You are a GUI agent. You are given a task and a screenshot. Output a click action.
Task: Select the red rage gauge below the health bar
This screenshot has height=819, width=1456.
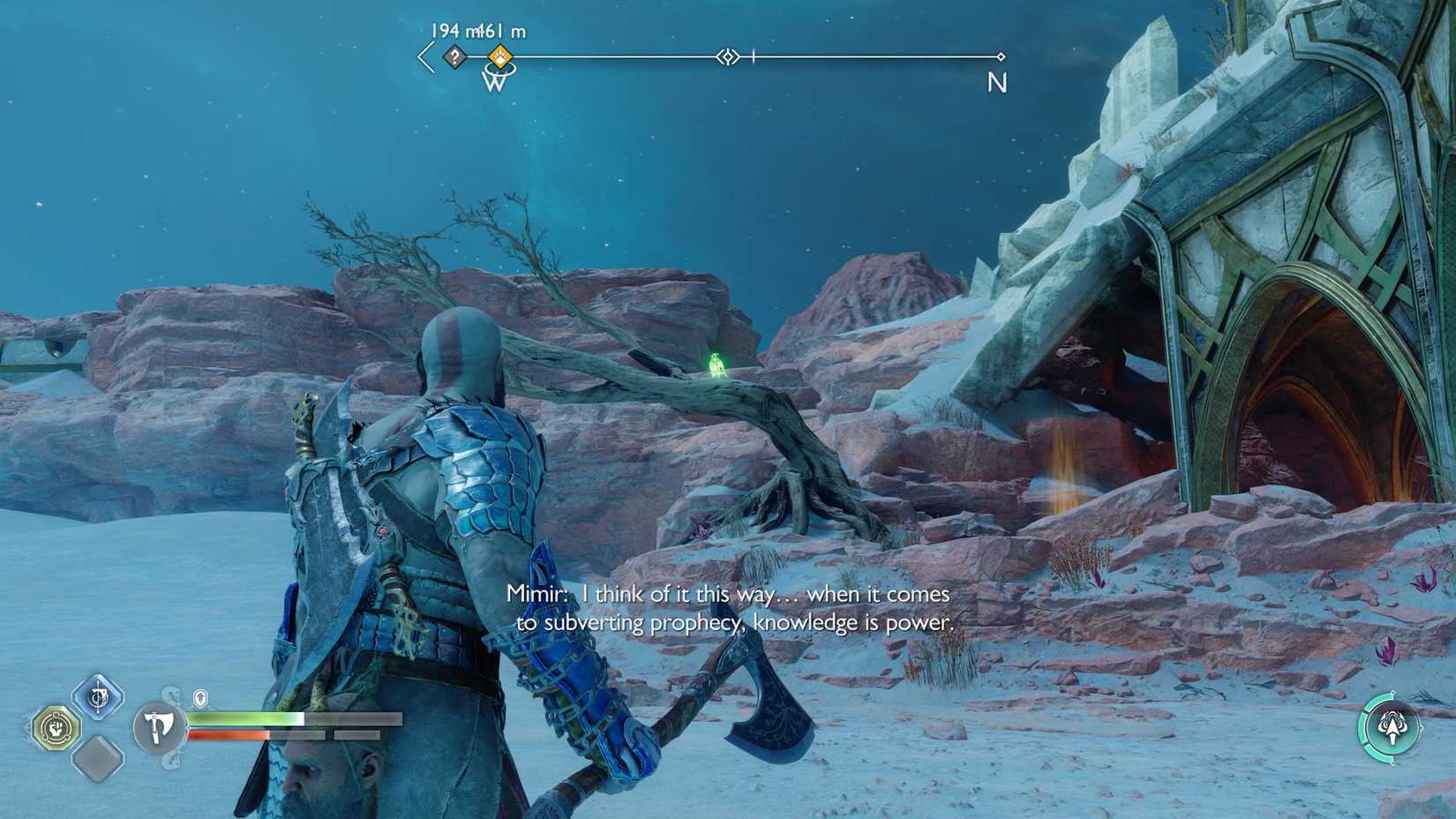[229, 734]
